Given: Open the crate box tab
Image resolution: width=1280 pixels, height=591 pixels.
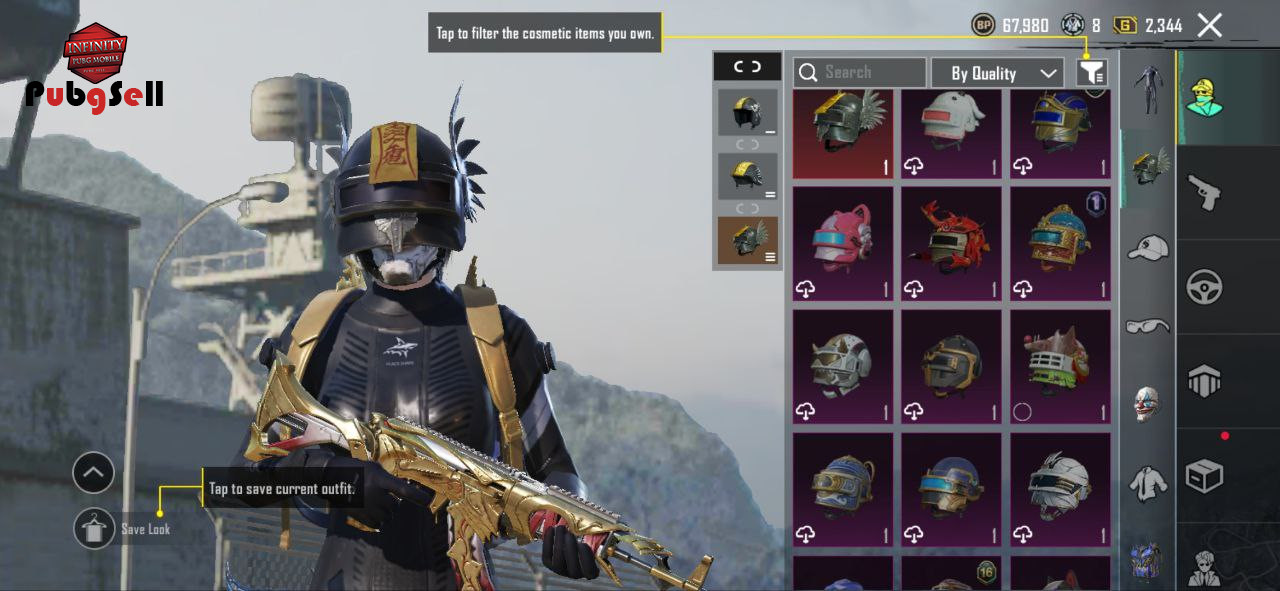Looking at the screenshot, I should [x=1204, y=476].
